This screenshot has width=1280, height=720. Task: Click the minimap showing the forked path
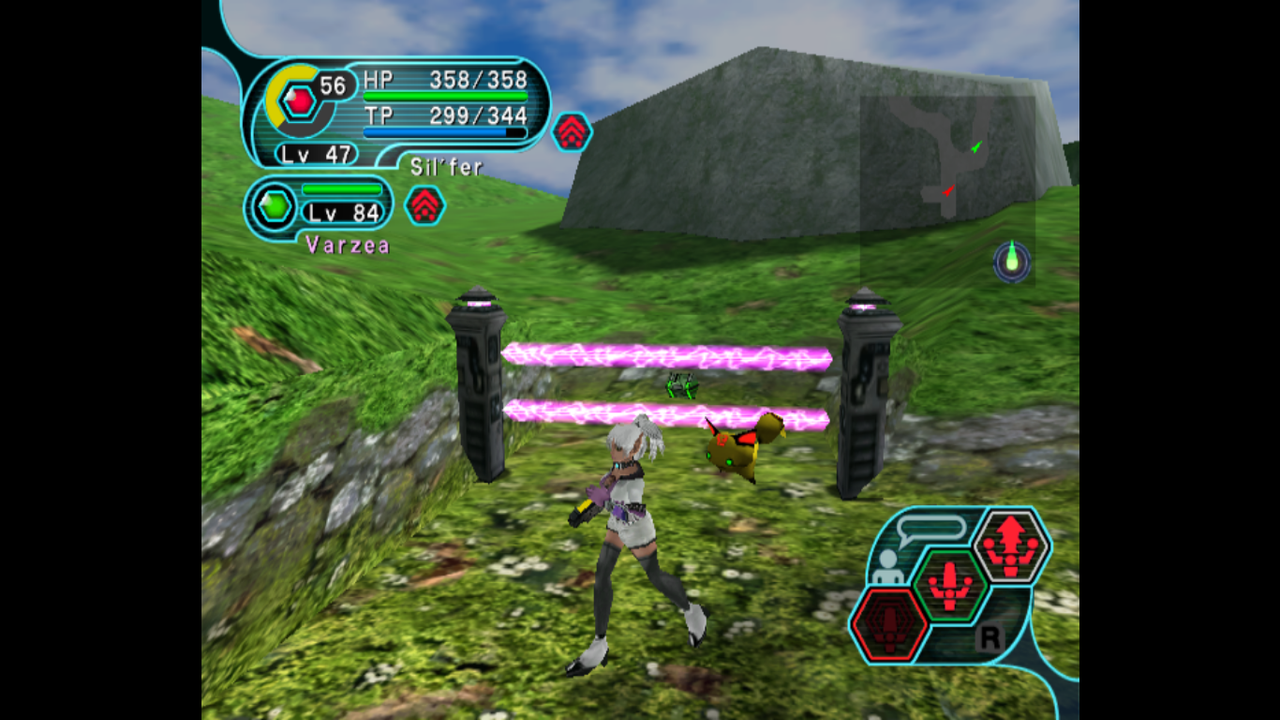coord(946,160)
